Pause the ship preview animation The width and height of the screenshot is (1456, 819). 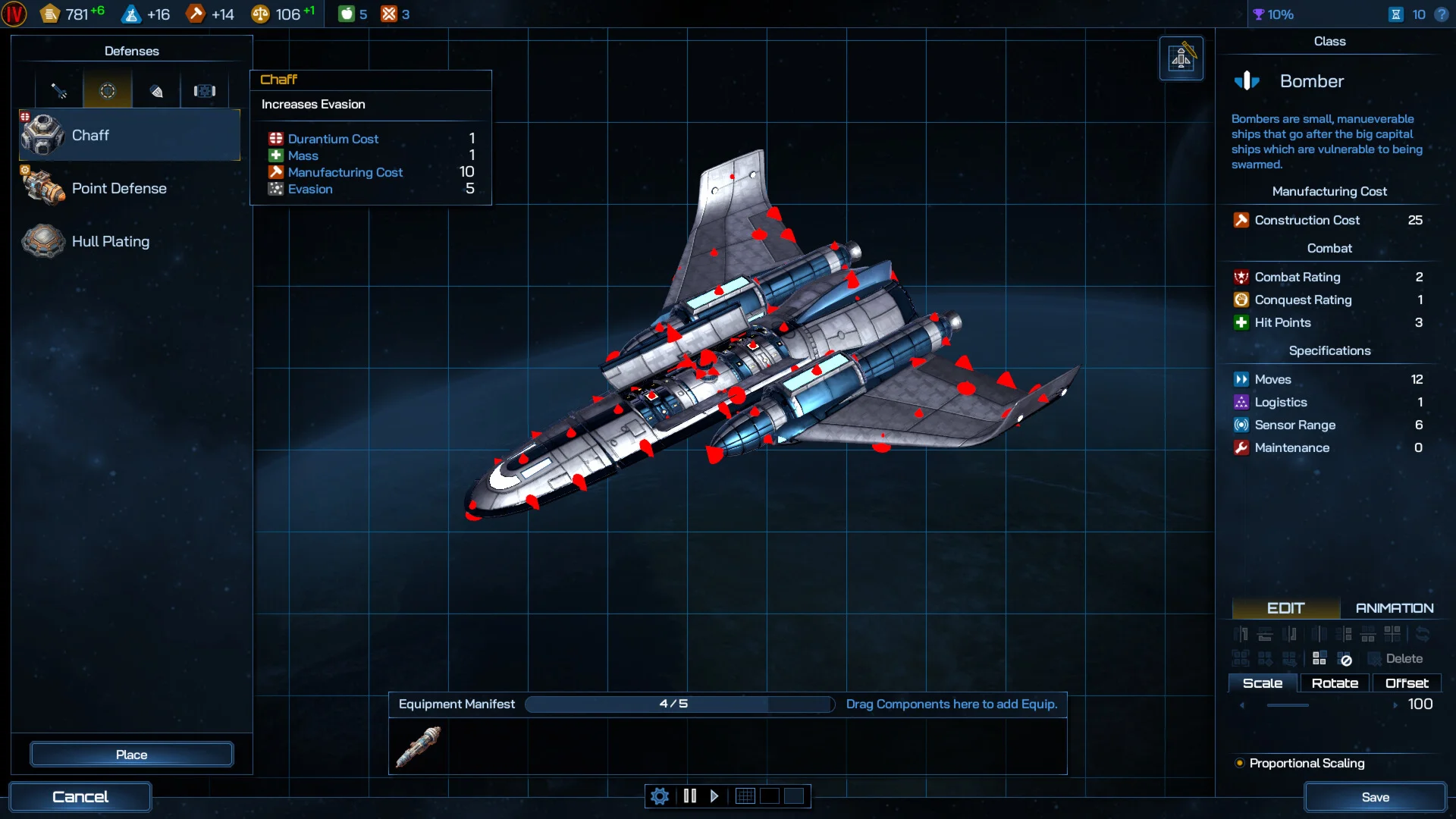click(x=690, y=796)
